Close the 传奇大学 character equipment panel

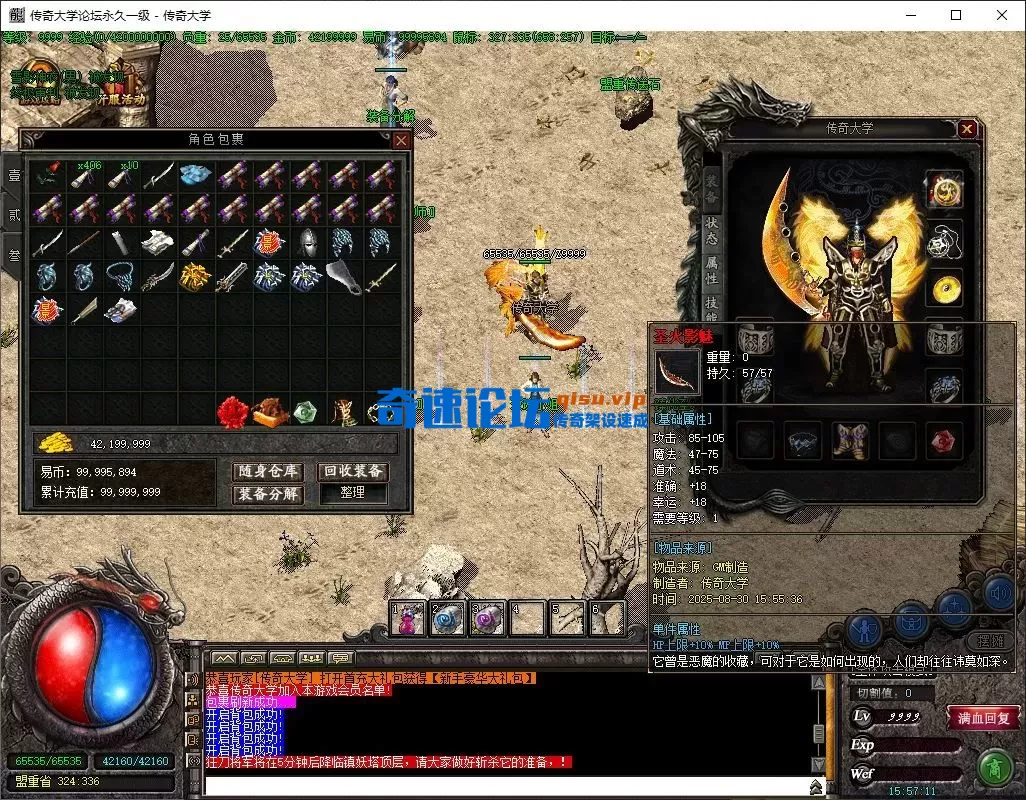[966, 129]
